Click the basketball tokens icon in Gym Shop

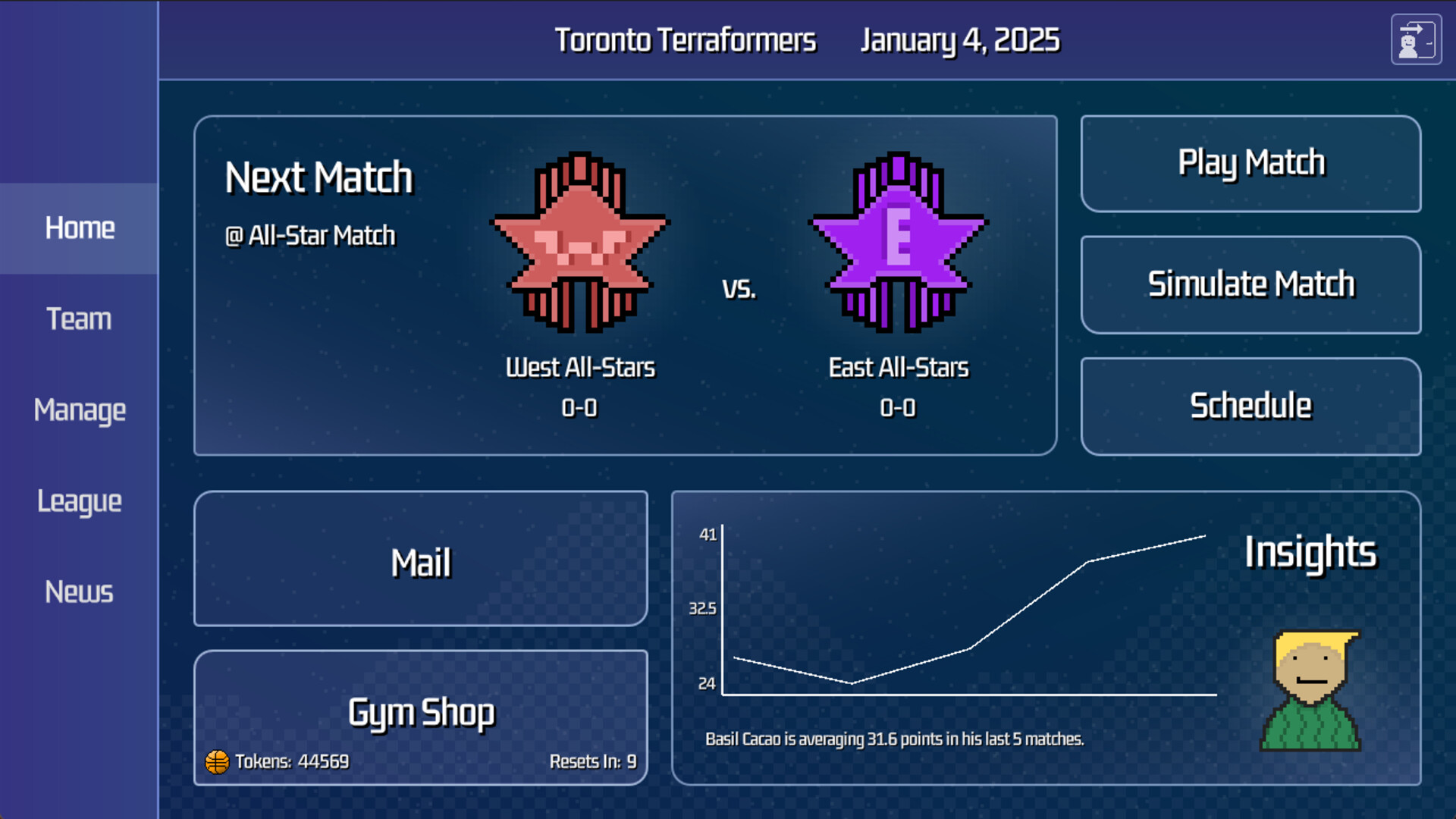(217, 761)
